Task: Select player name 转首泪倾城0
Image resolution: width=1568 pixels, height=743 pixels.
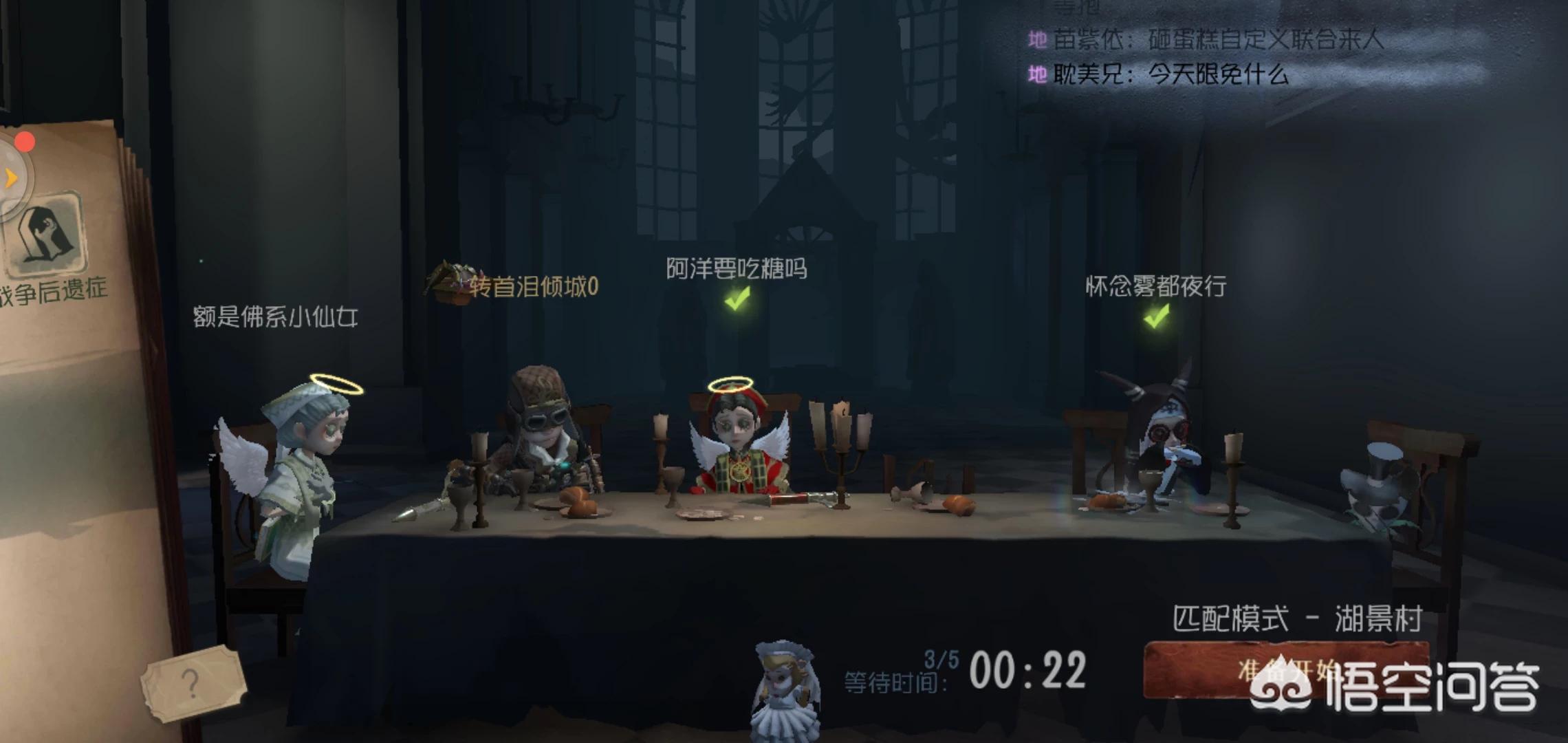Action: coord(534,286)
